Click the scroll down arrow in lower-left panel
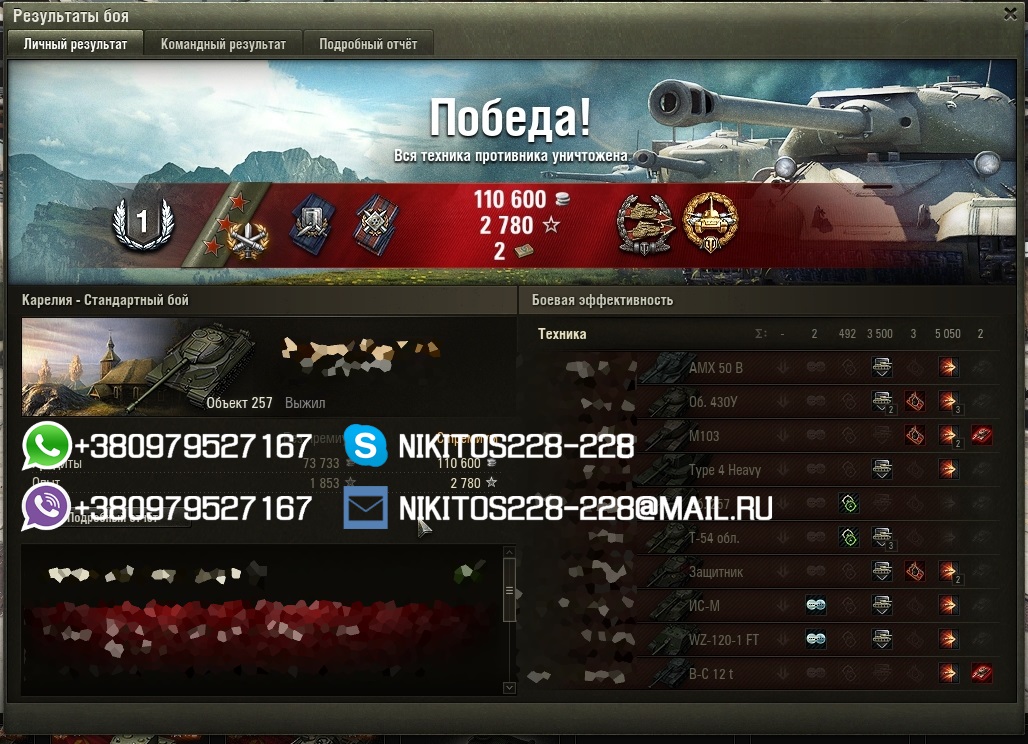1028x744 pixels. tap(509, 688)
